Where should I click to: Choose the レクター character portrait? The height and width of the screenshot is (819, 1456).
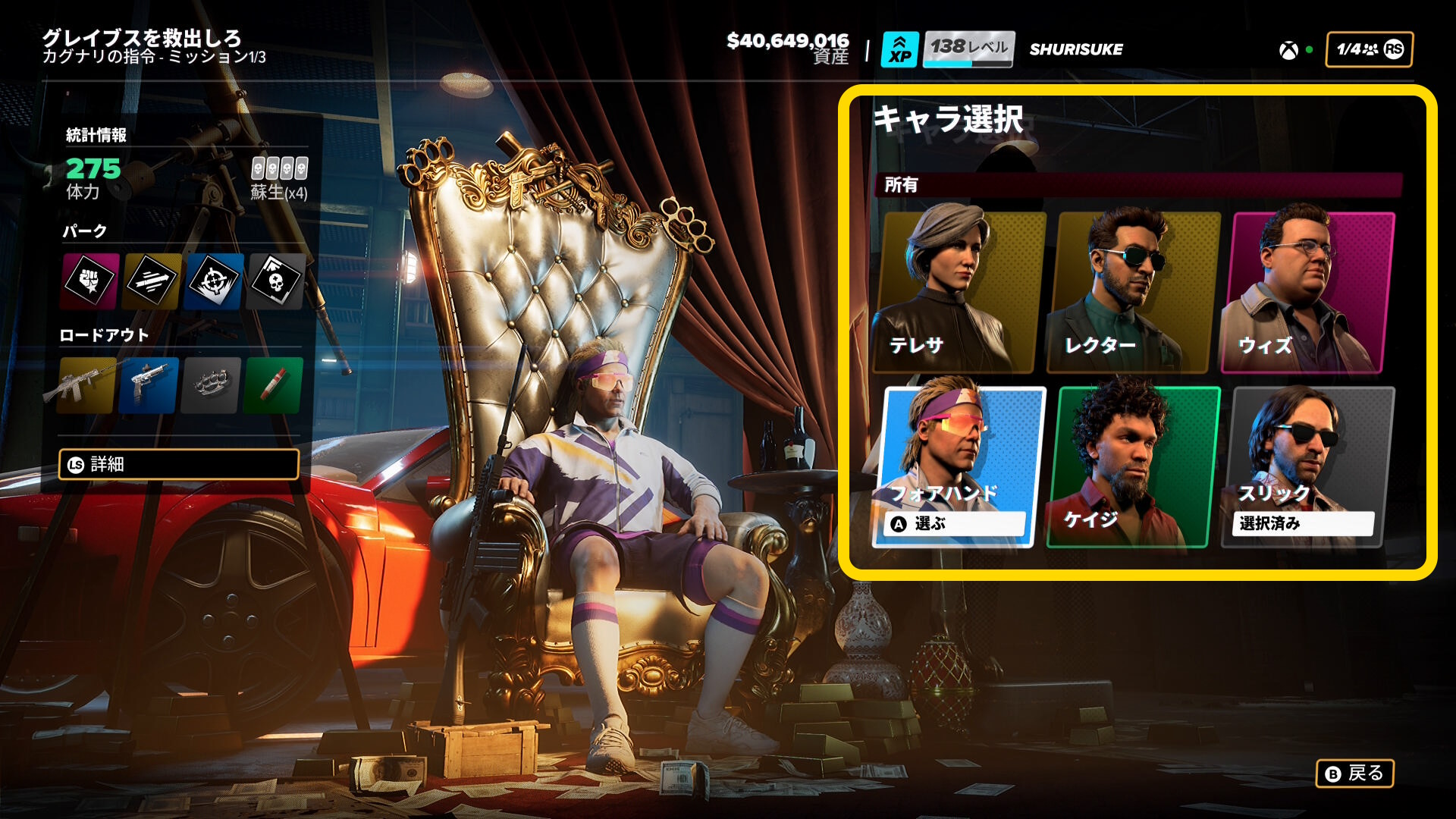1133,292
